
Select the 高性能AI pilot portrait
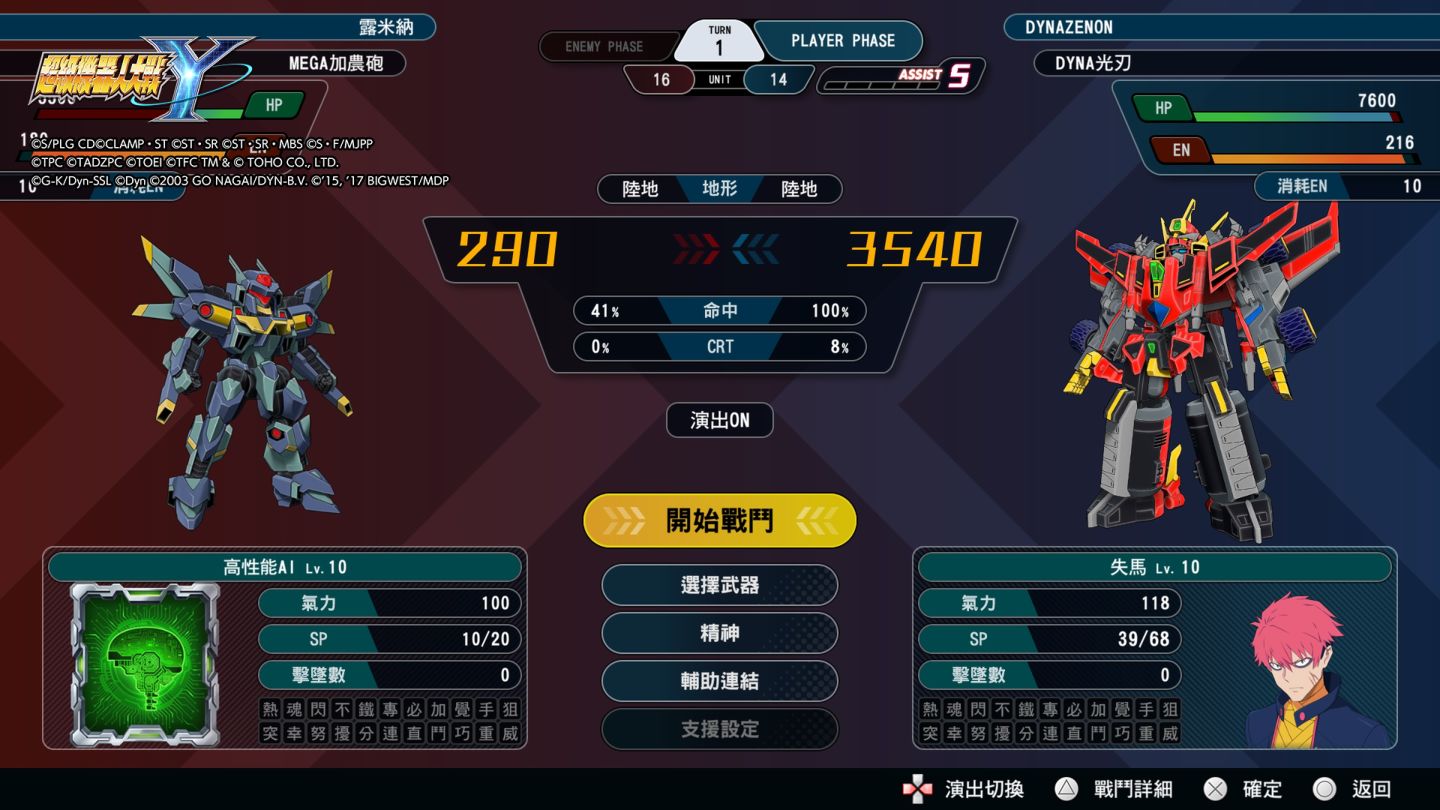[x=144, y=664]
